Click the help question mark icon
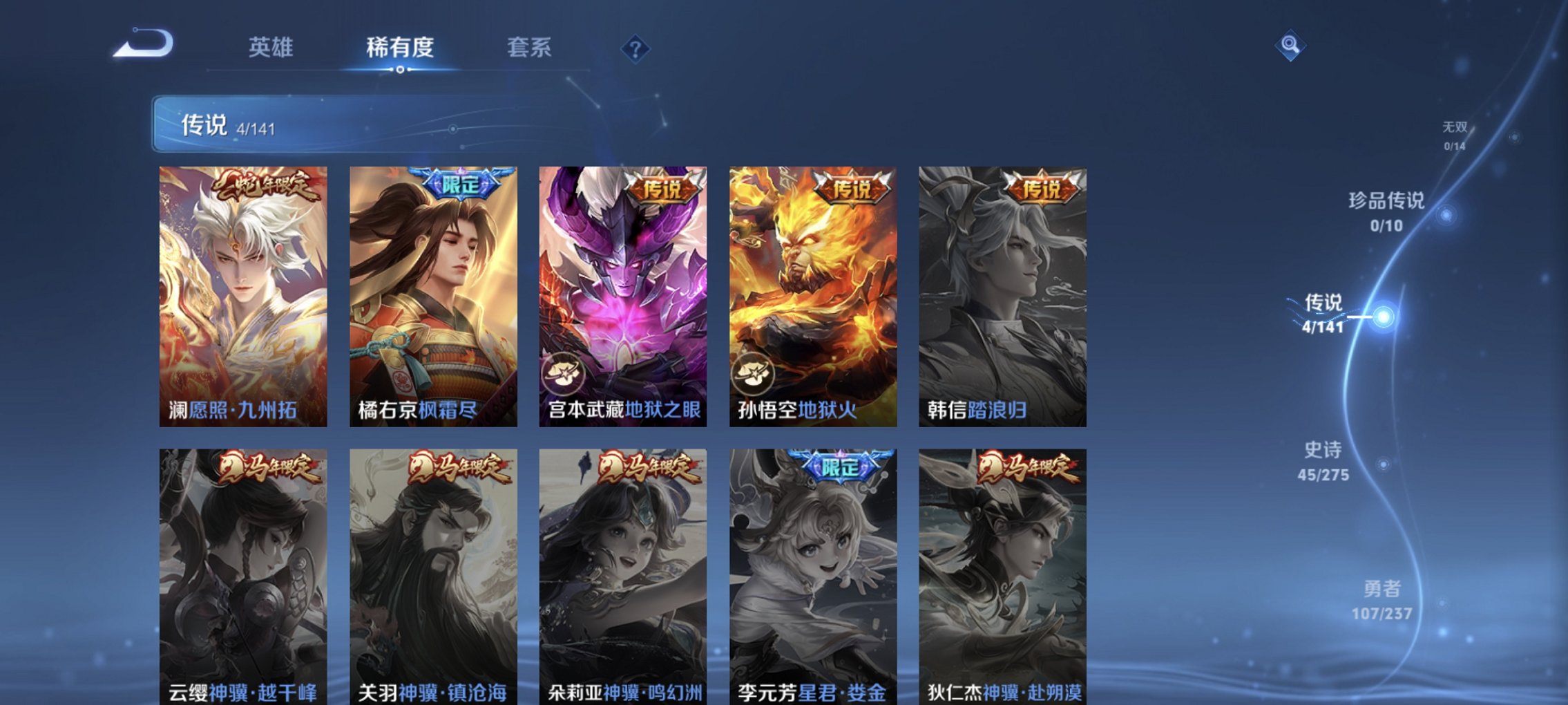The width and height of the screenshot is (1568, 705). [x=637, y=47]
